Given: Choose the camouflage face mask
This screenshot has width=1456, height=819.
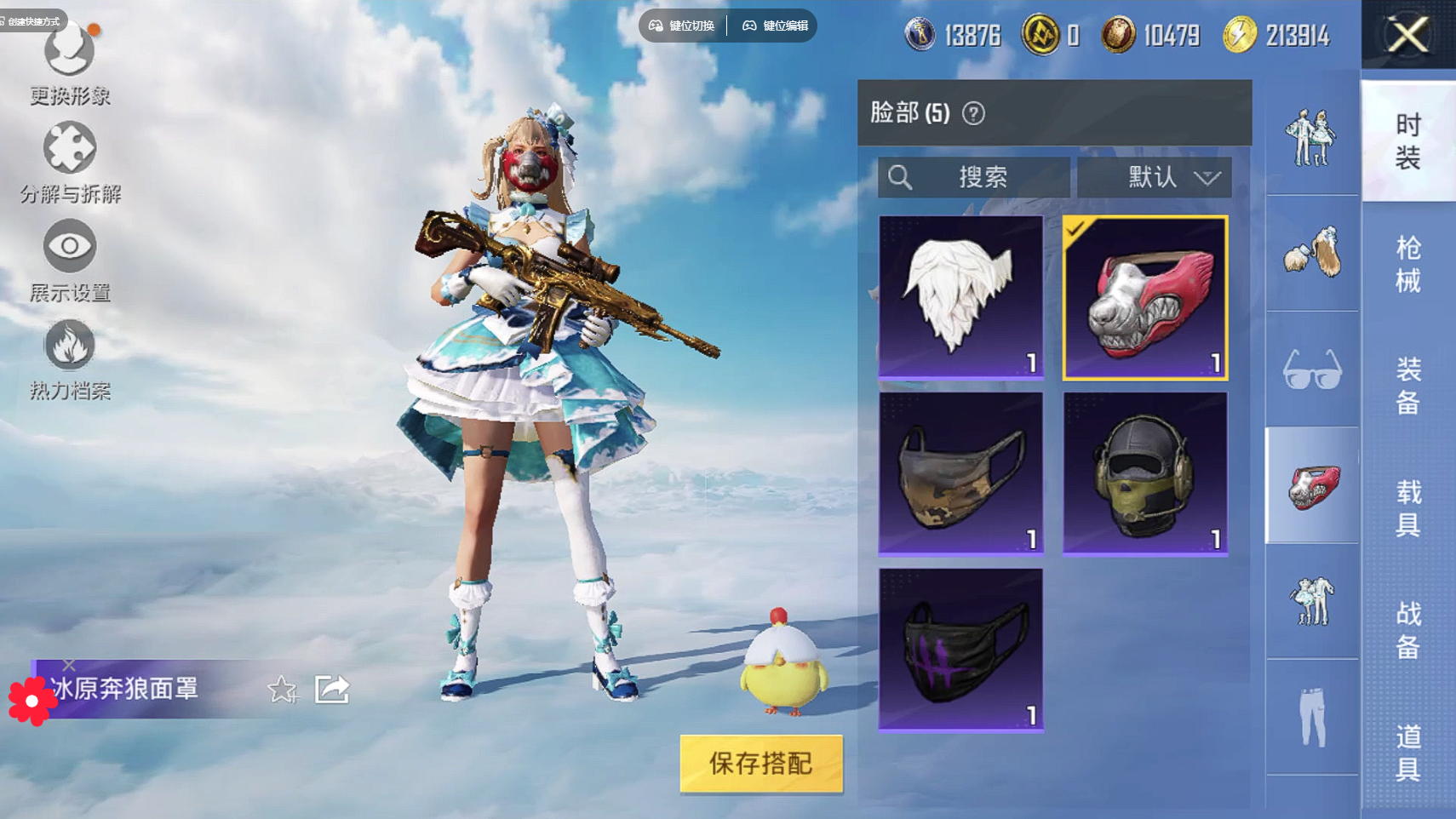Looking at the screenshot, I should pyautogui.click(x=960, y=472).
